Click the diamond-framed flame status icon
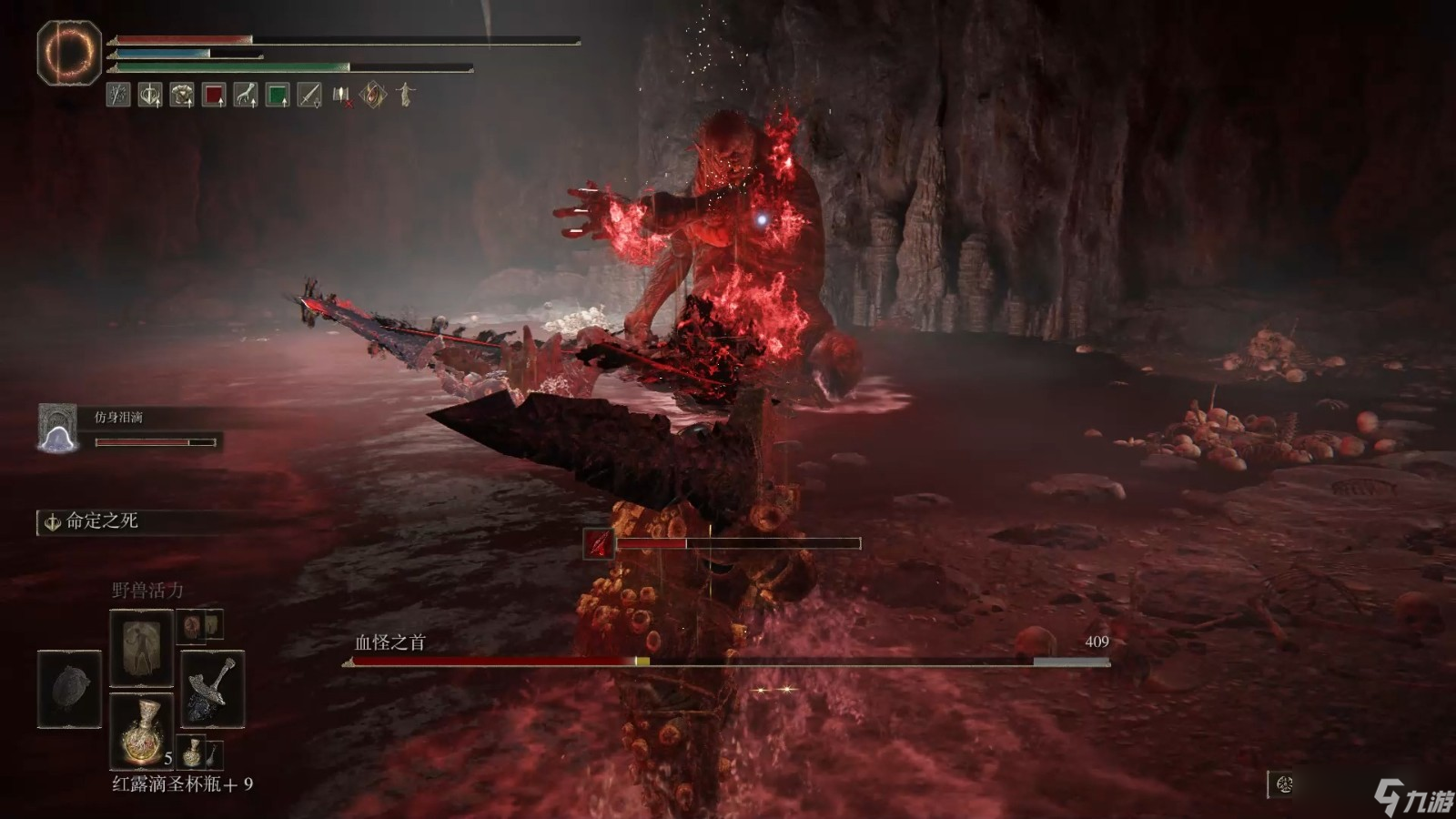The image size is (1456, 819). pyautogui.click(x=373, y=95)
